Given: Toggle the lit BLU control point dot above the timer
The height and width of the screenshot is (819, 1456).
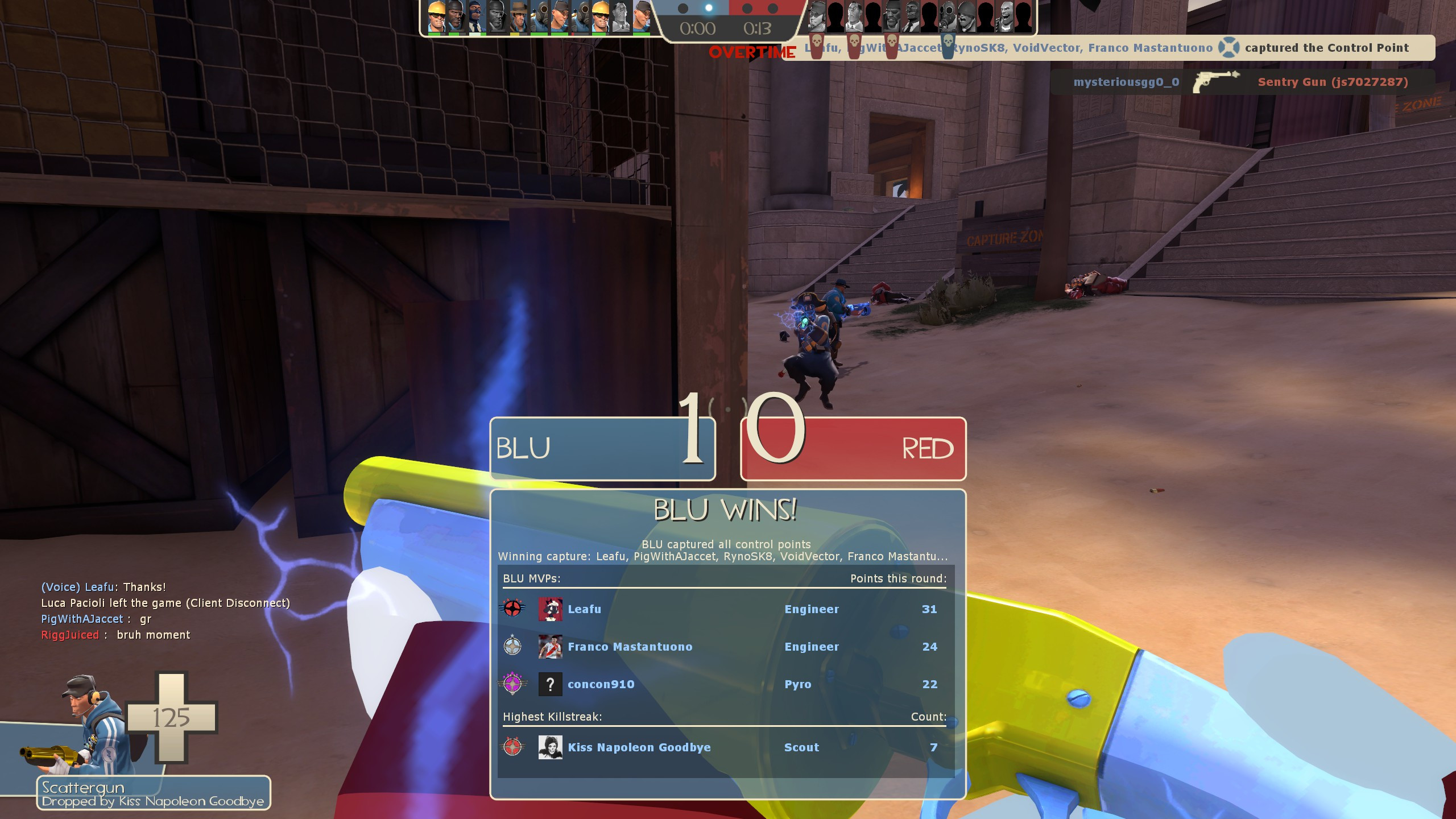Looking at the screenshot, I should (x=709, y=7).
